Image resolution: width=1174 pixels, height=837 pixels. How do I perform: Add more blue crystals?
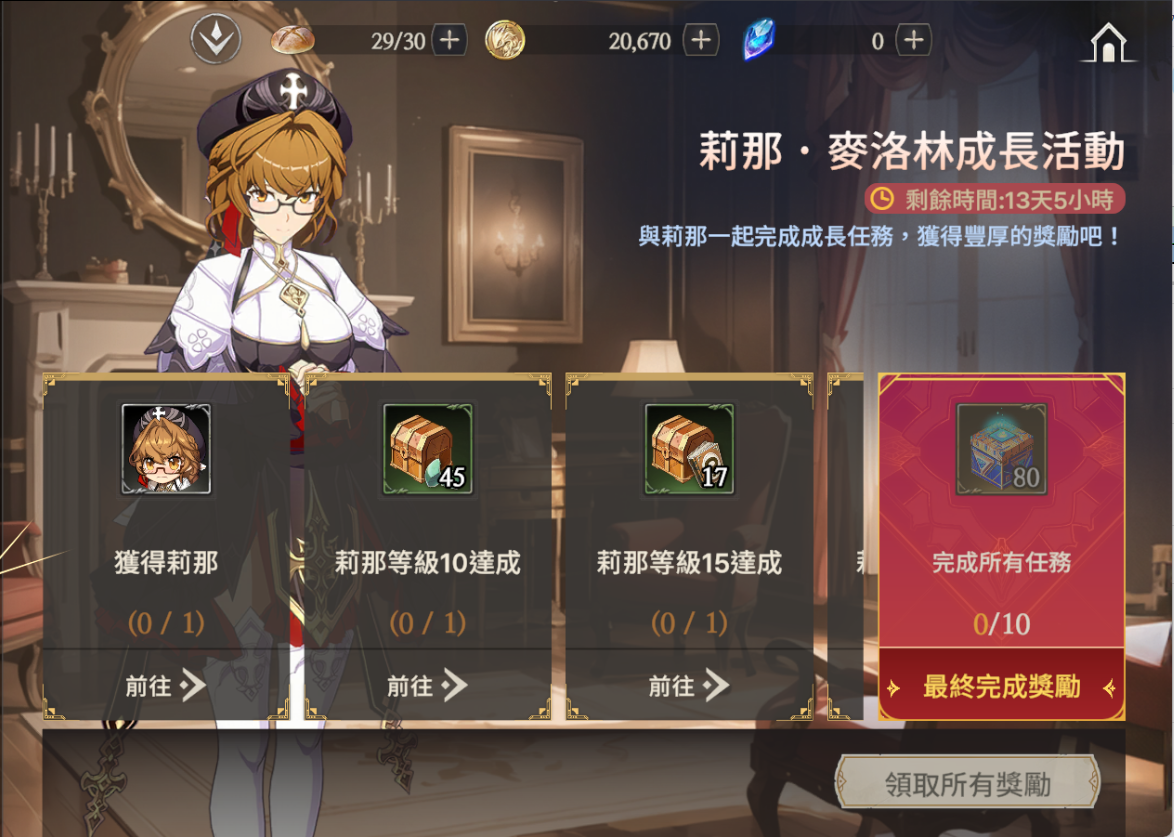(x=912, y=40)
